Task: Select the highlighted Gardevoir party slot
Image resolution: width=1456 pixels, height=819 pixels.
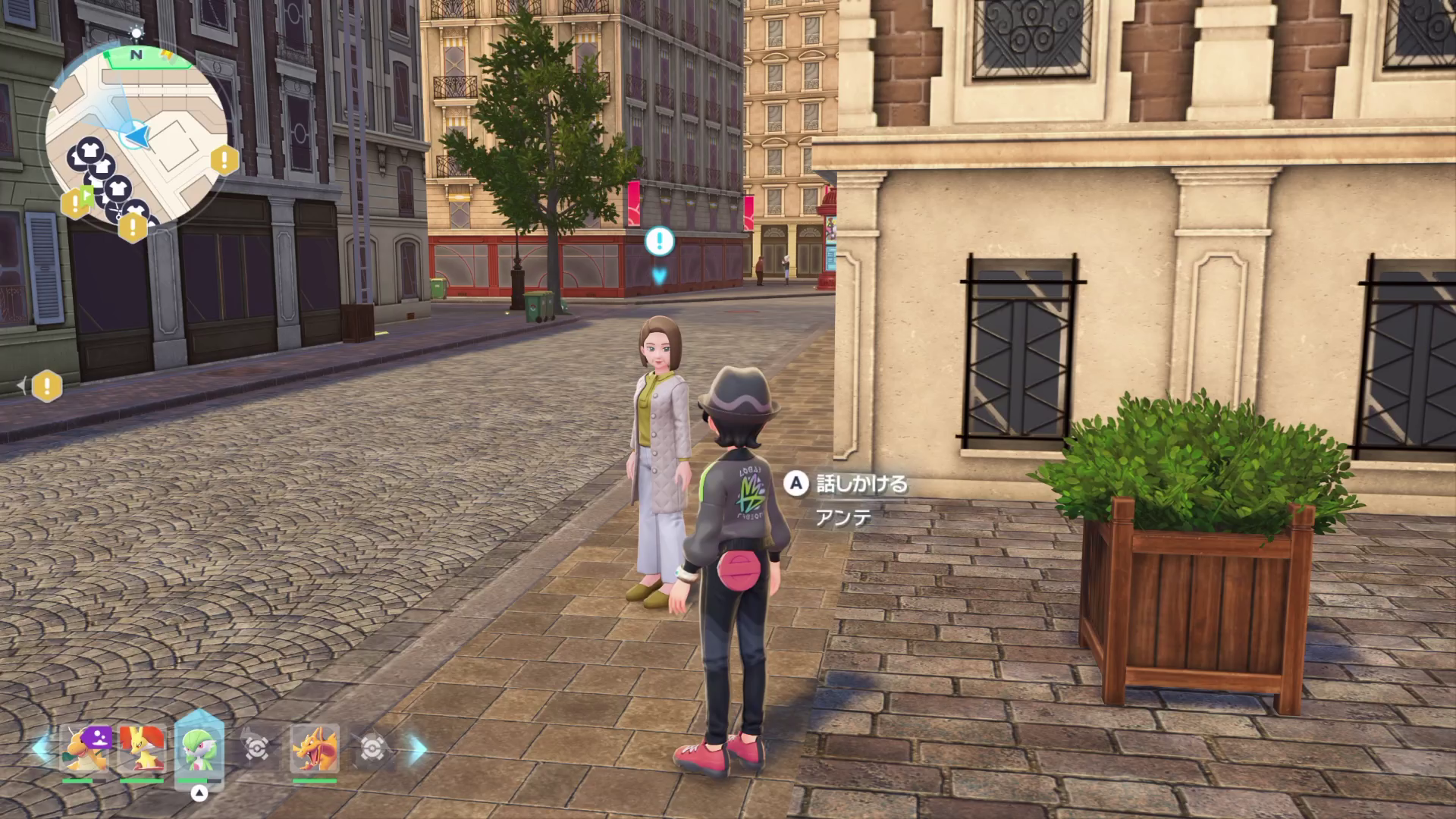Action: click(x=199, y=748)
